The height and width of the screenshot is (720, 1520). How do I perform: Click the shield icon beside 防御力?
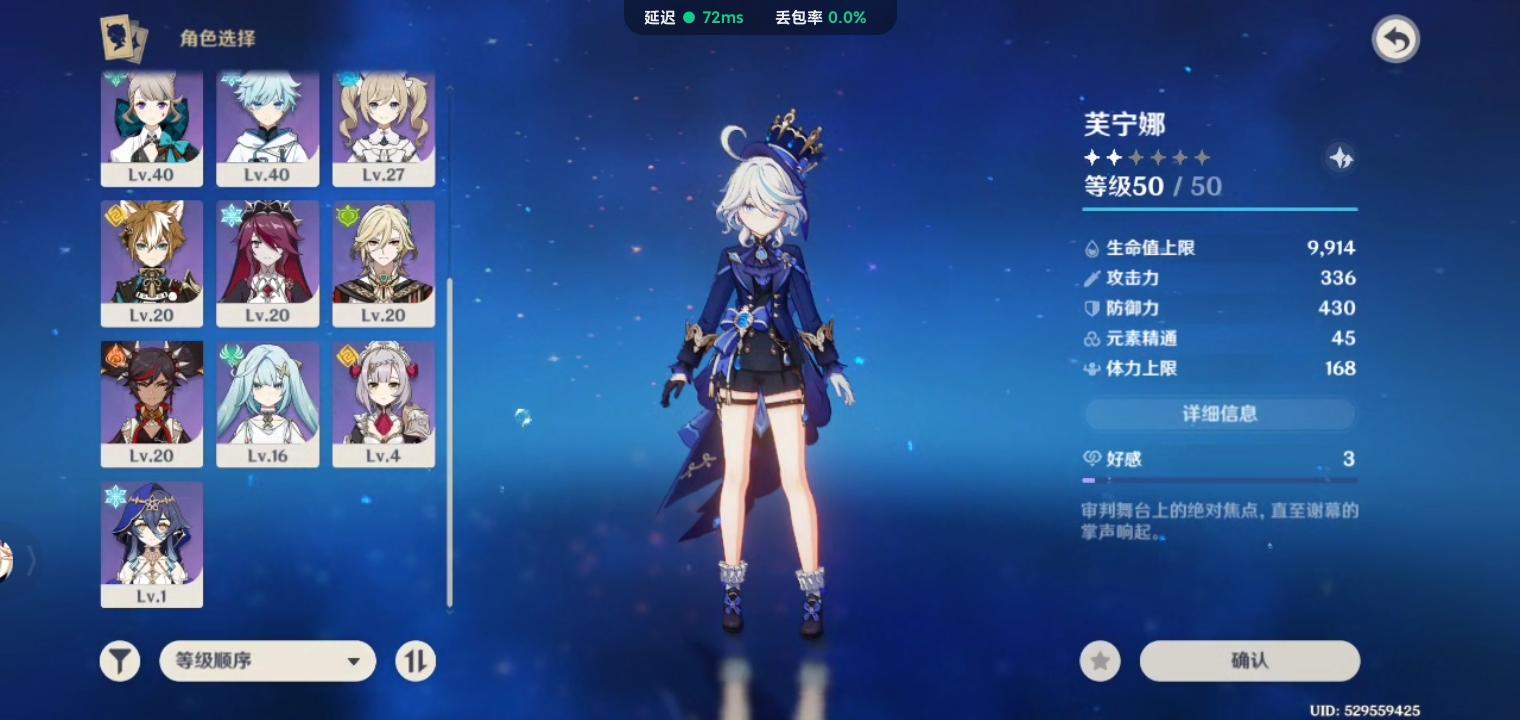(x=1092, y=308)
